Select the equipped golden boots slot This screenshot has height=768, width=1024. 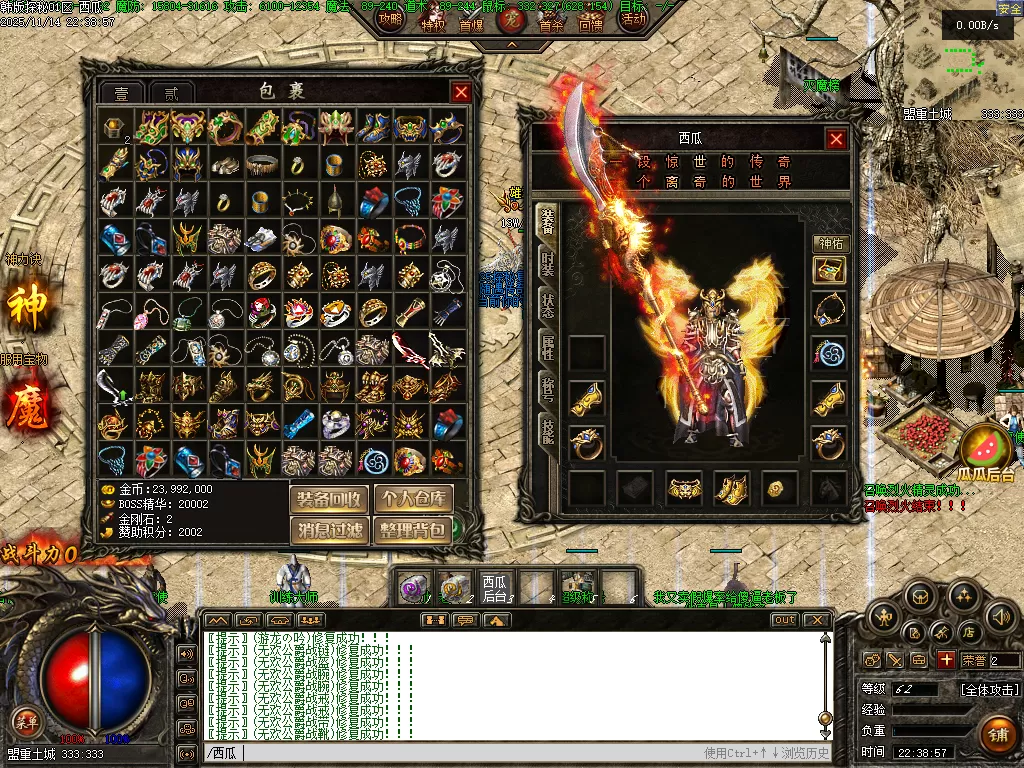tap(731, 489)
